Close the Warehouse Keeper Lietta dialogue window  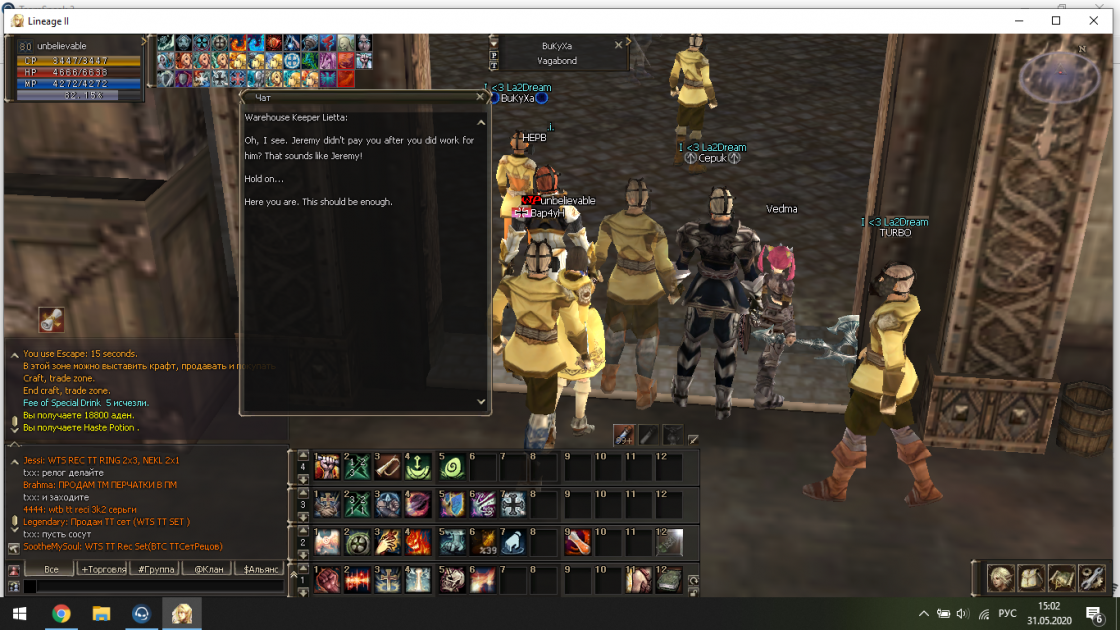(x=481, y=98)
